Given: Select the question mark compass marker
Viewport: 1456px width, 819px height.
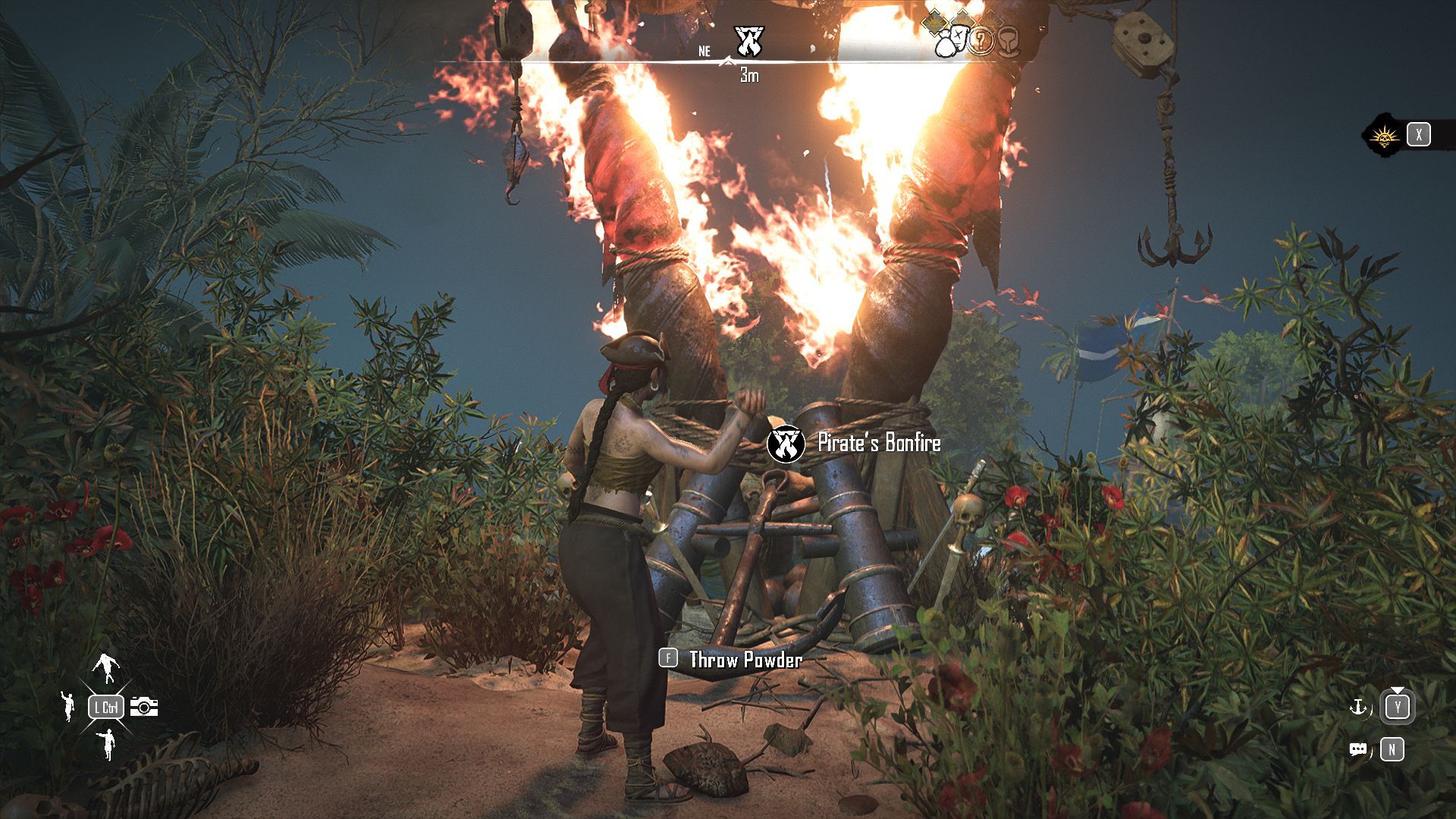Looking at the screenshot, I should point(981,39).
